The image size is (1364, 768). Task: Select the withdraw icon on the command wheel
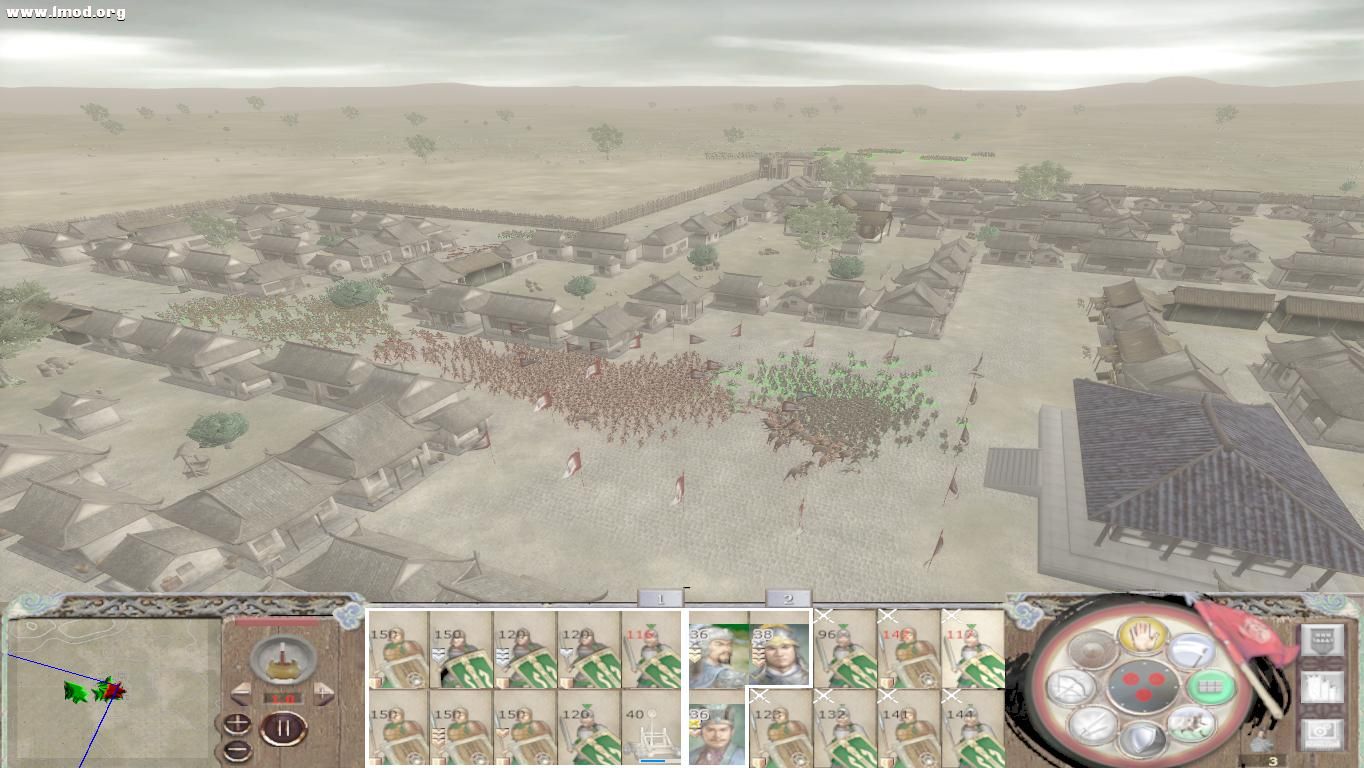(x=1189, y=727)
